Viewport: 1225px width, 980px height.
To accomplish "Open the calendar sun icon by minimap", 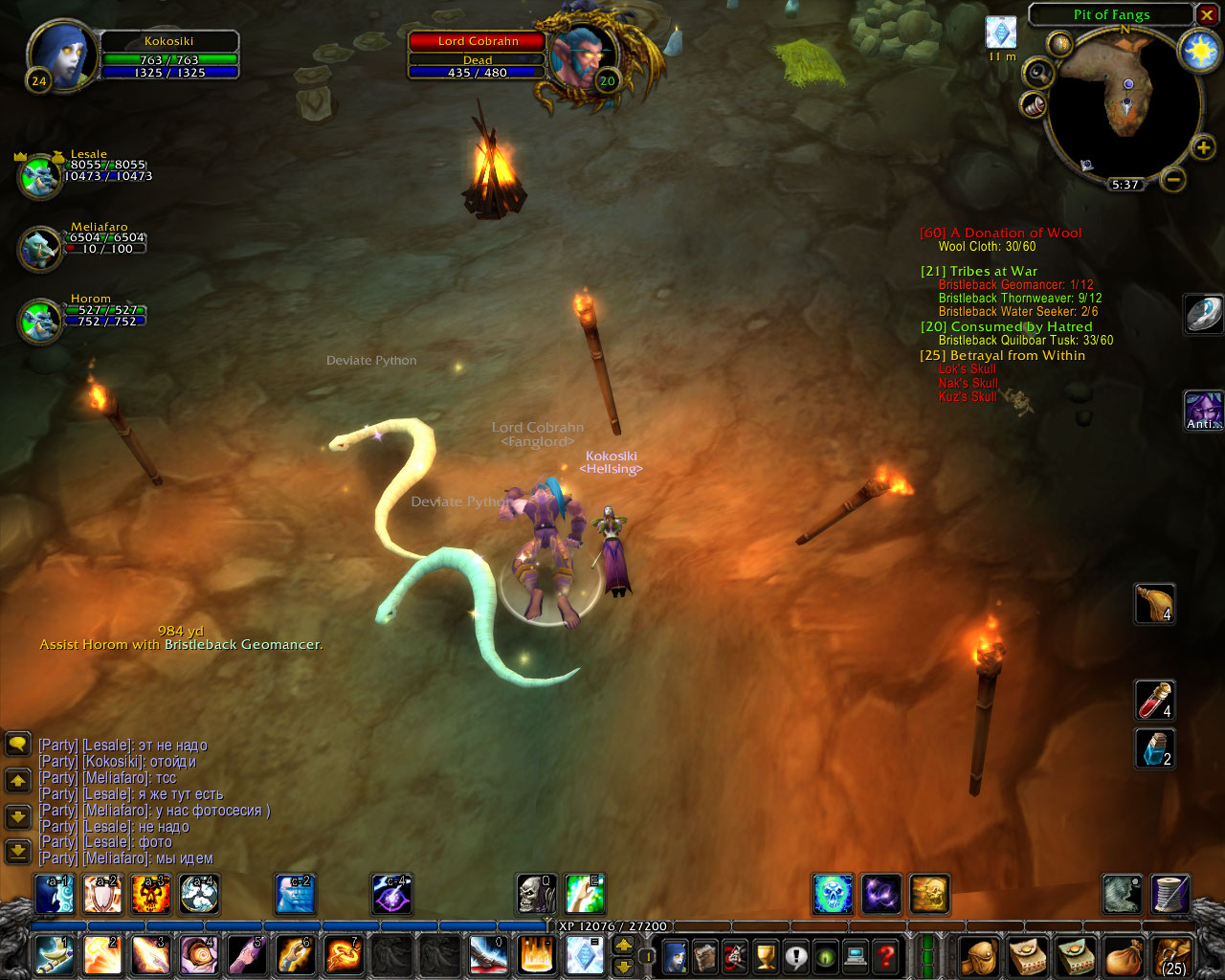I will click(x=1199, y=51).
